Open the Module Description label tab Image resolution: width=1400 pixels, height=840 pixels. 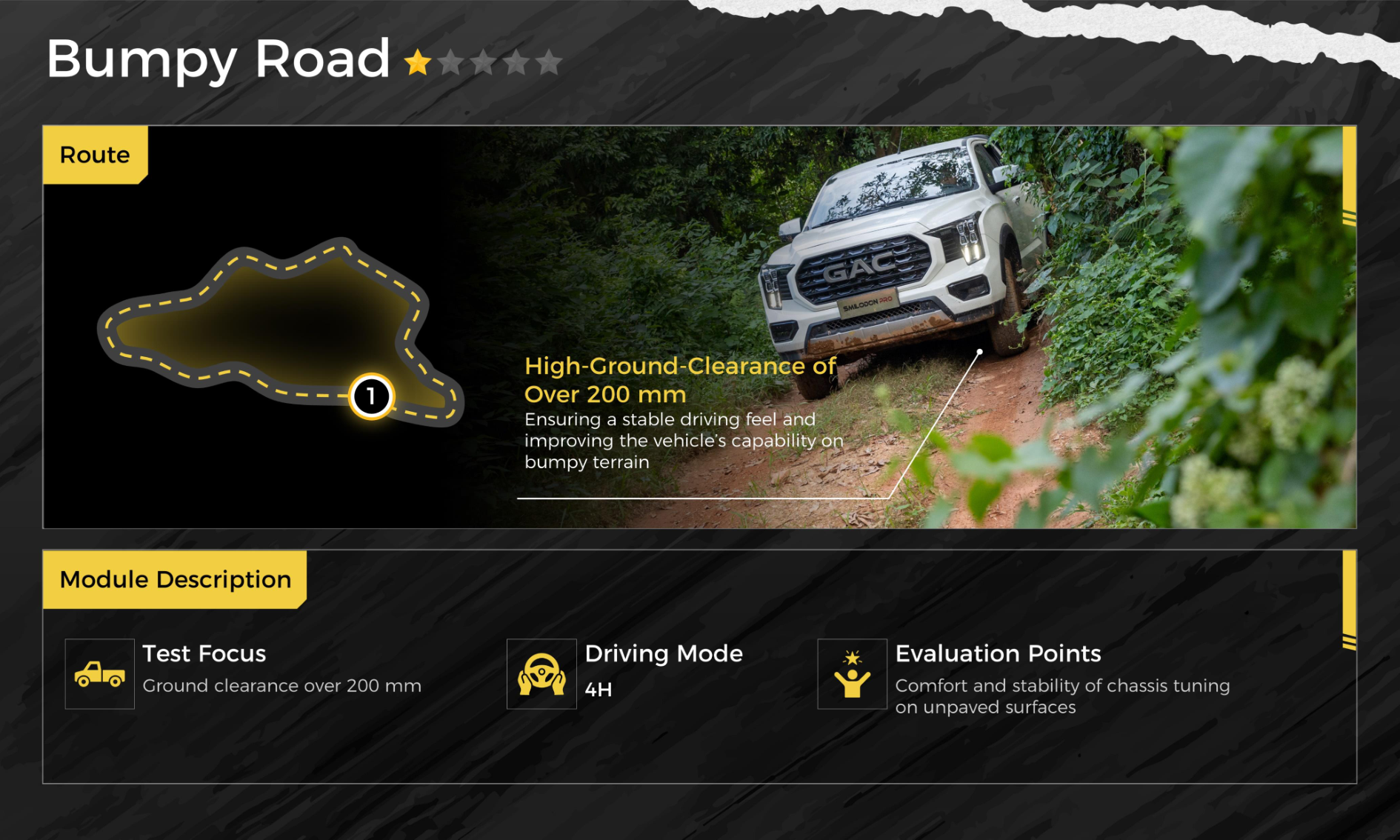click(x=175, y=579)
